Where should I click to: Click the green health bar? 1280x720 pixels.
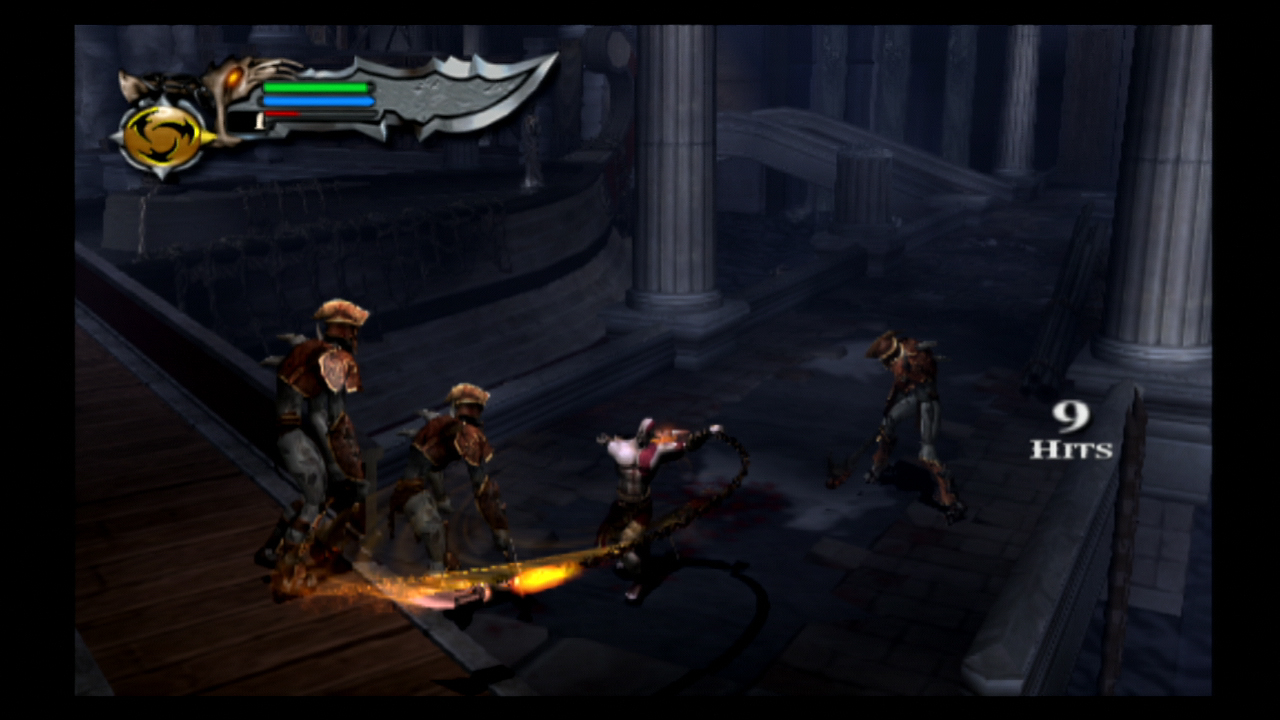pos(318,88)
